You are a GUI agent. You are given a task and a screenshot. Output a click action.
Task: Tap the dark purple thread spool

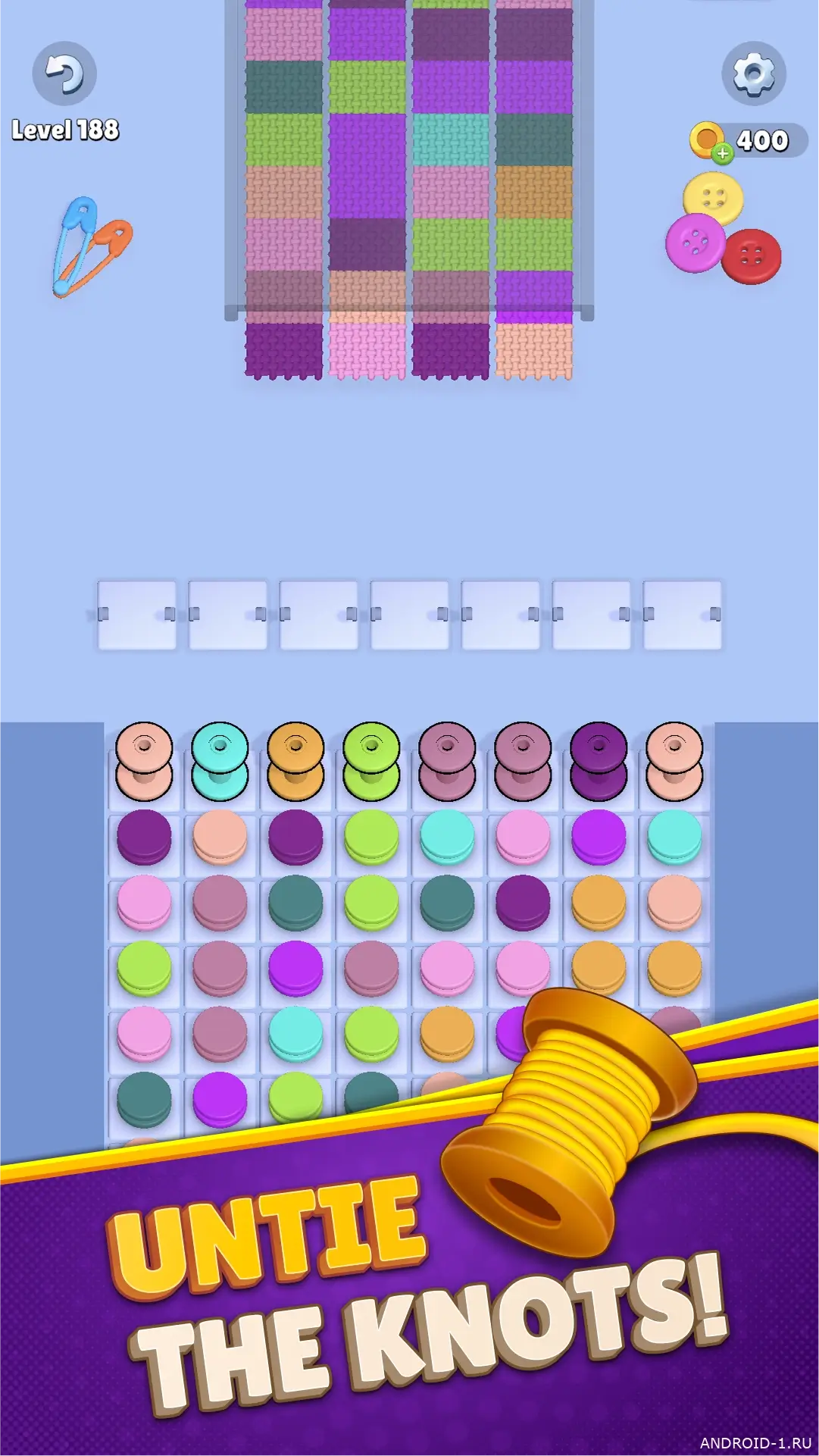pyautogui.click(x=599, y=760)
